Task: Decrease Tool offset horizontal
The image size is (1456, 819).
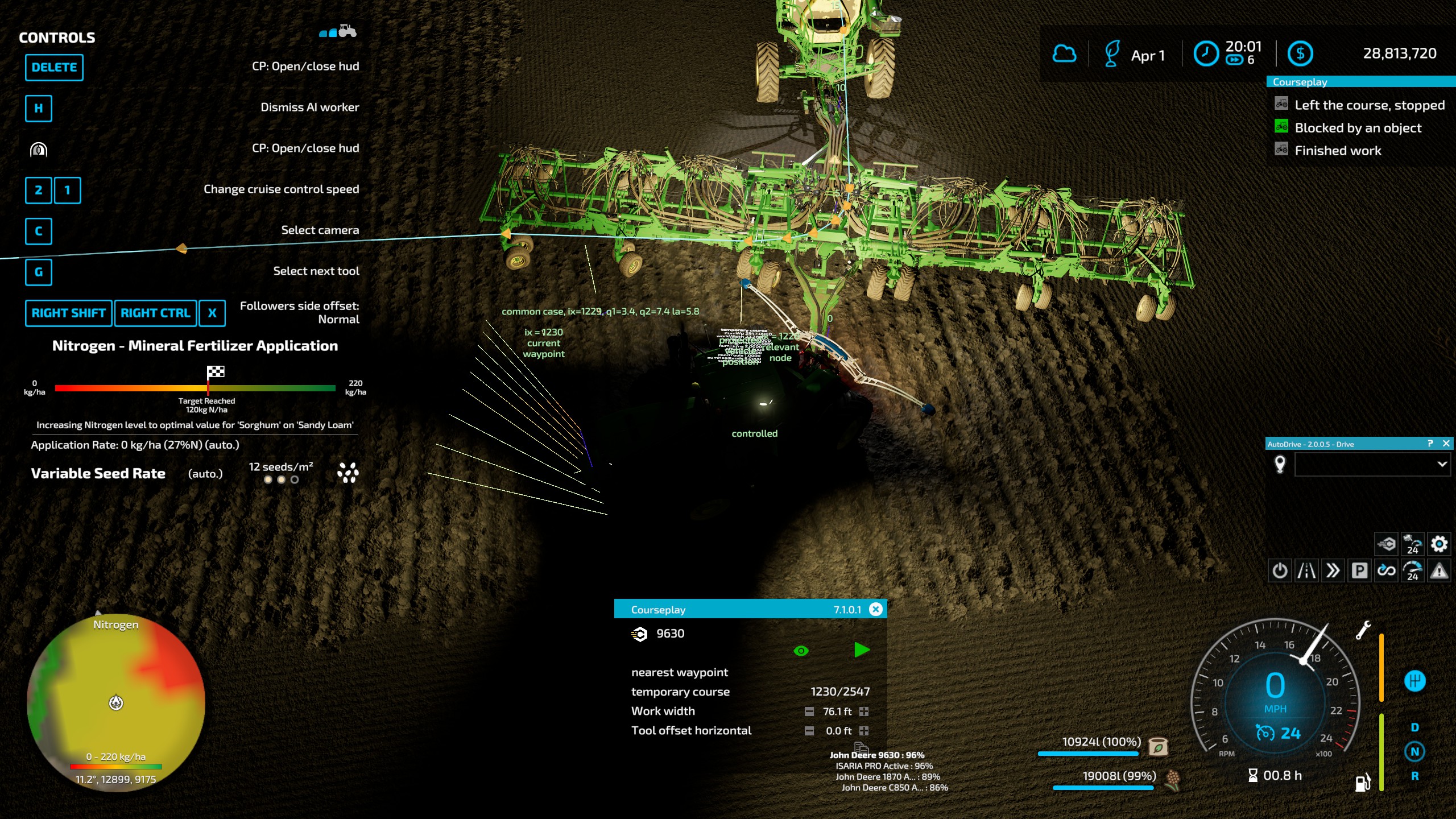Action: point(809,731)
